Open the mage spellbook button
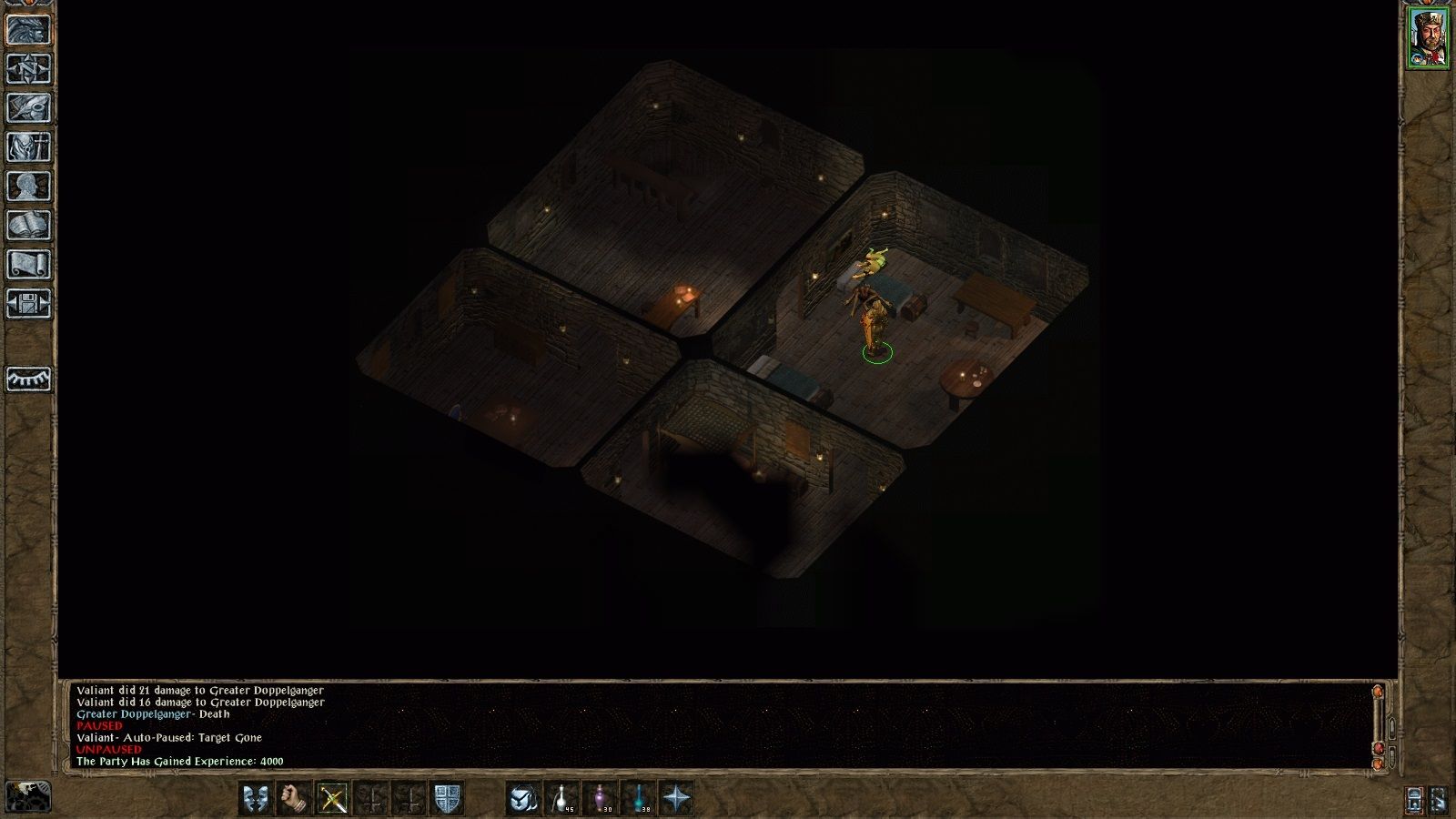The width and height of the screenshot is (1456, 819). (28, 226)
